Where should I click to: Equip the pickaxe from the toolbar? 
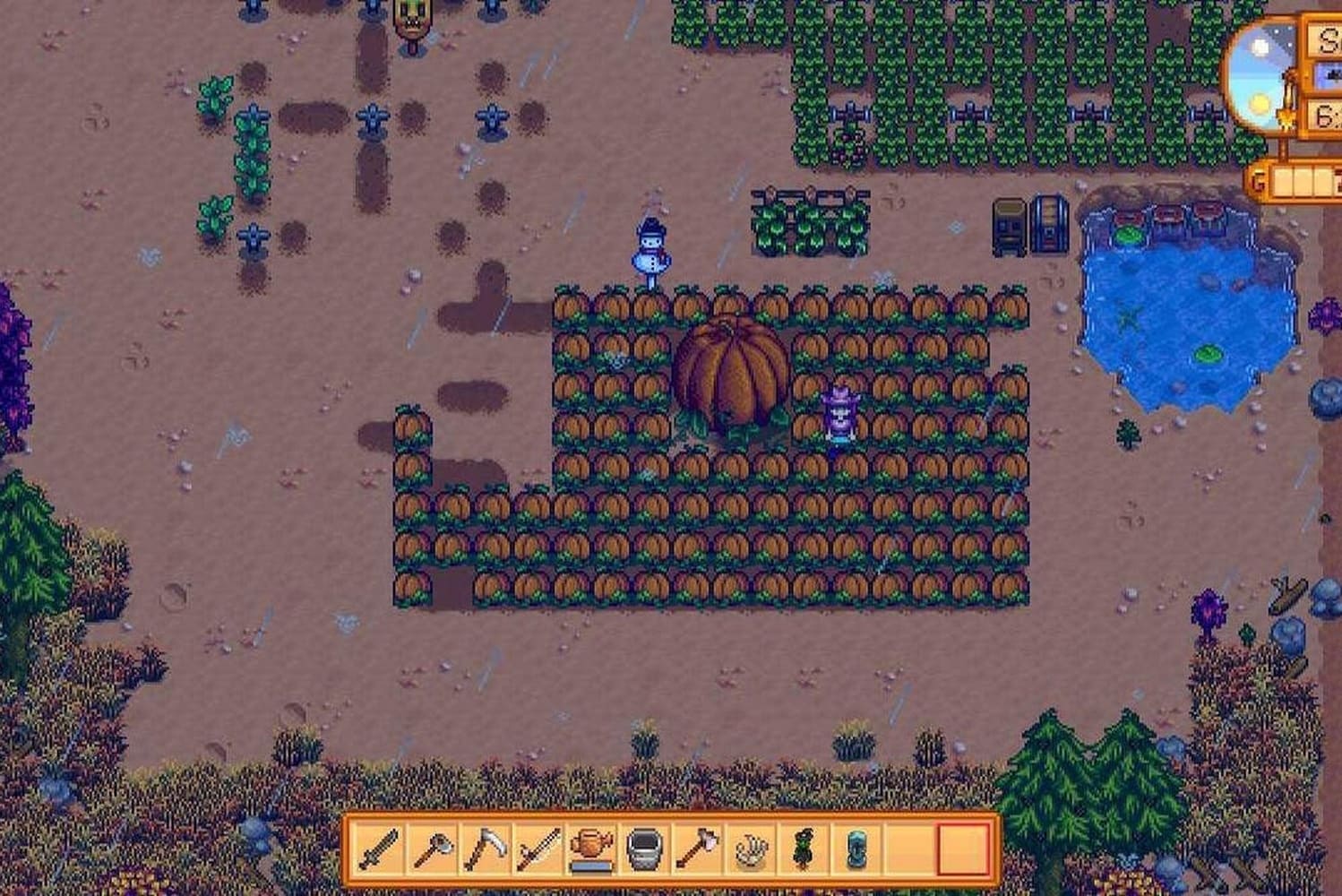pos(434,848)
